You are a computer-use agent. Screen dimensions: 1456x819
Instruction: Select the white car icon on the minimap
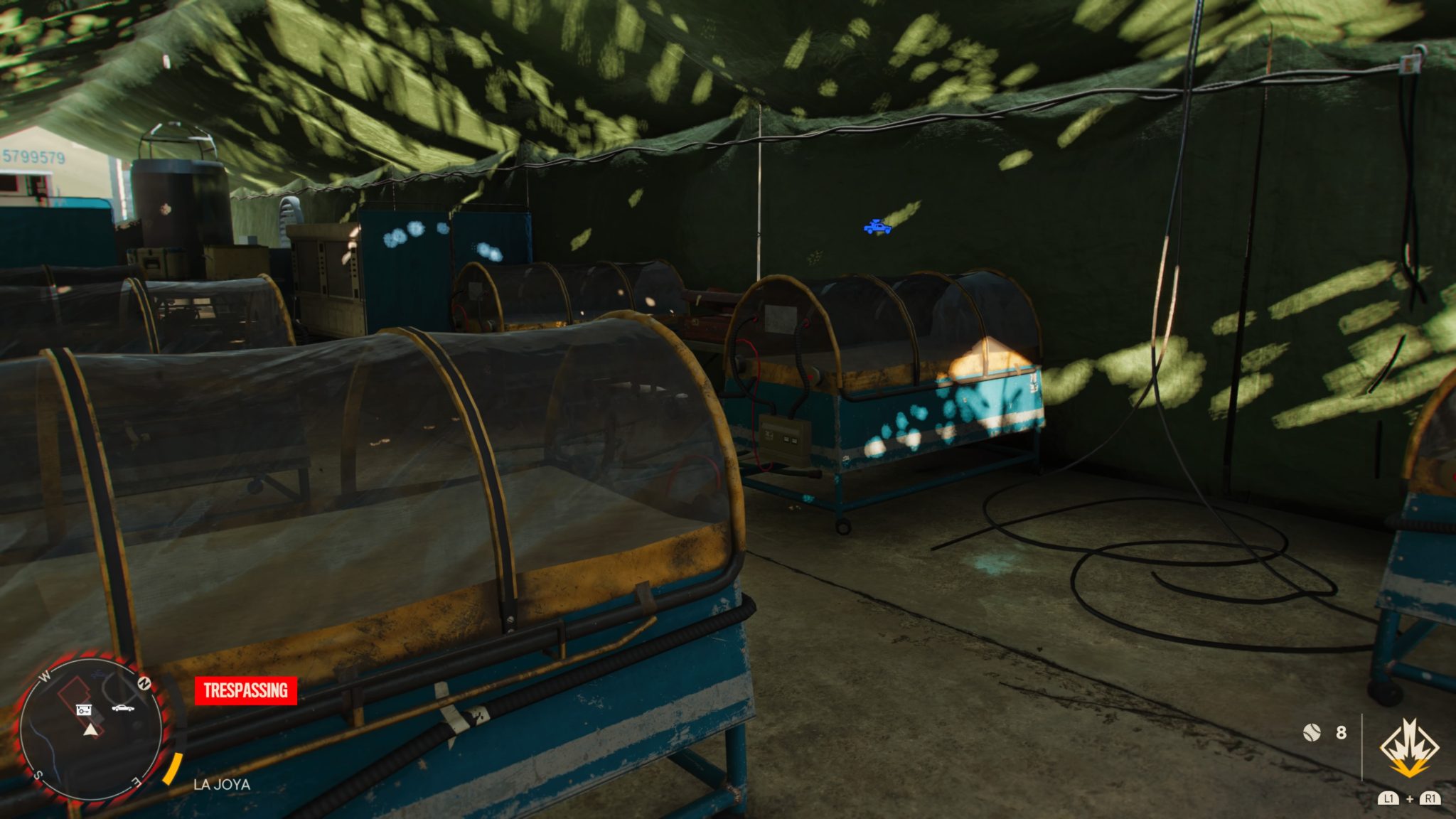click(x=122, y=708)
